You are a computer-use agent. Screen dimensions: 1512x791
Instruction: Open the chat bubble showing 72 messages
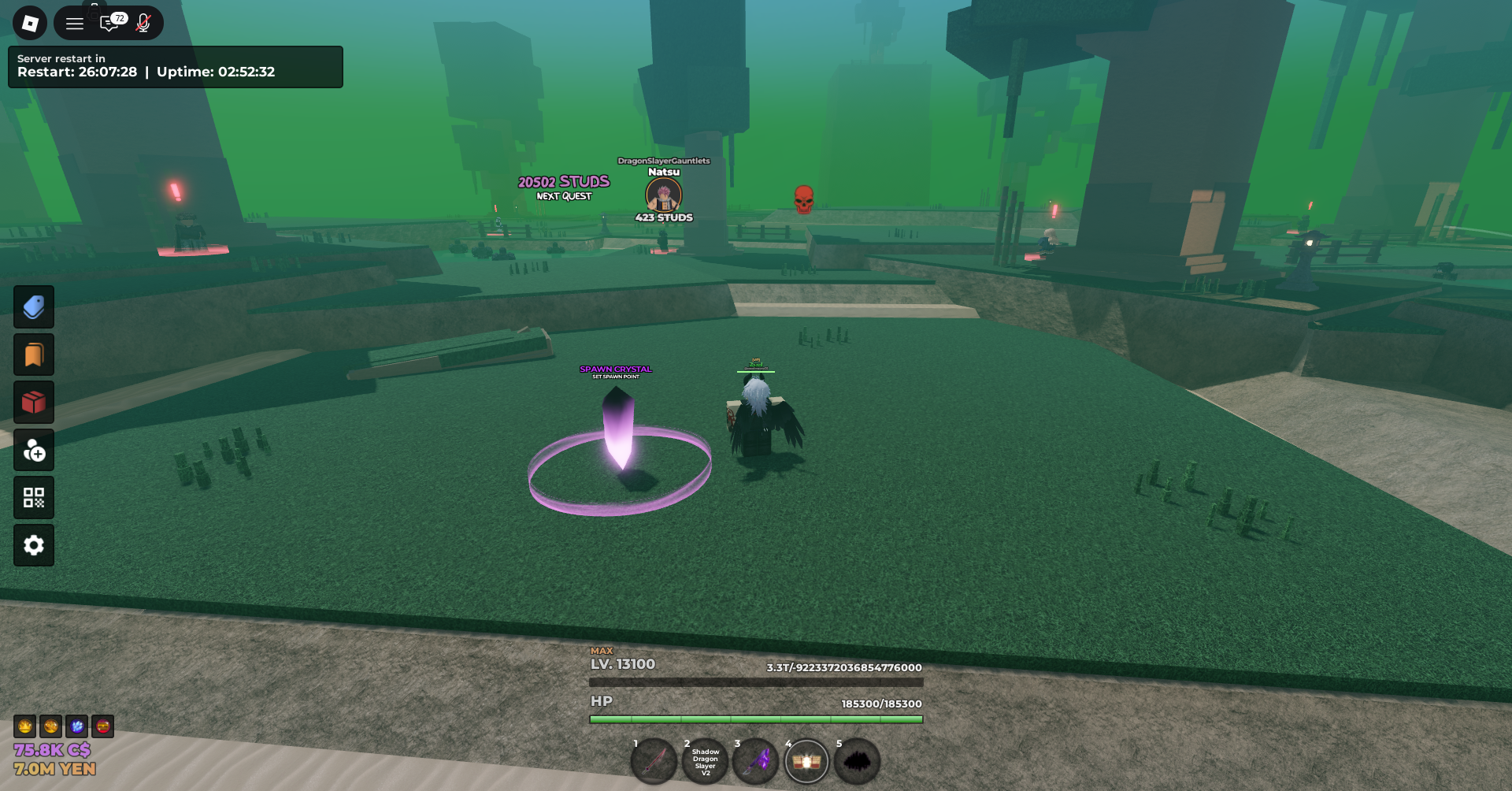110,23
